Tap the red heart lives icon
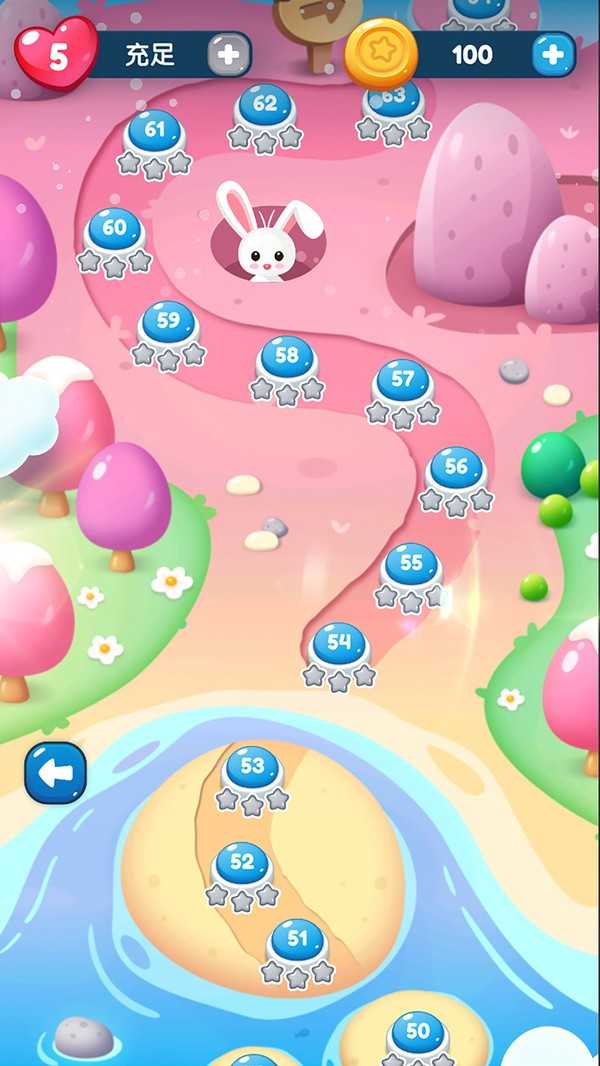This screenshot has height=1066, width=600. [x=57, y=54]
